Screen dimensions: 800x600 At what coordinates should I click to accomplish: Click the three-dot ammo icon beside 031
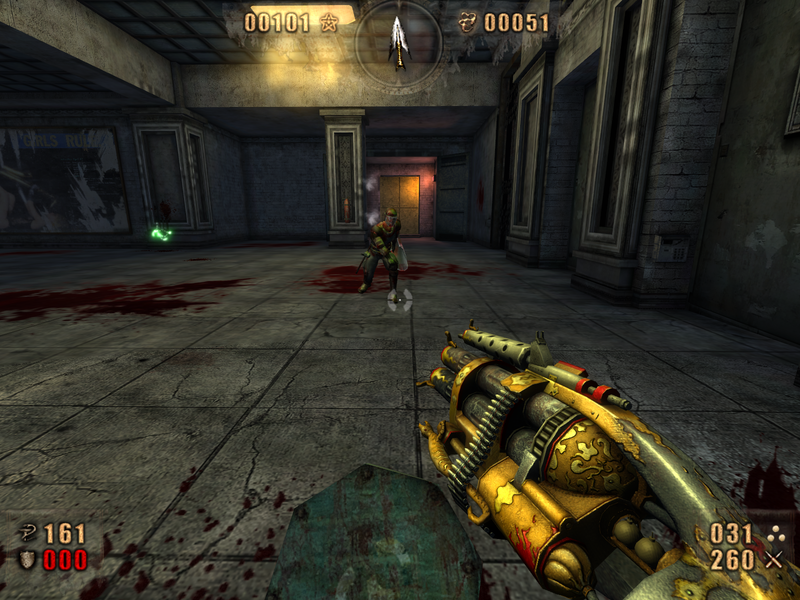773,534
